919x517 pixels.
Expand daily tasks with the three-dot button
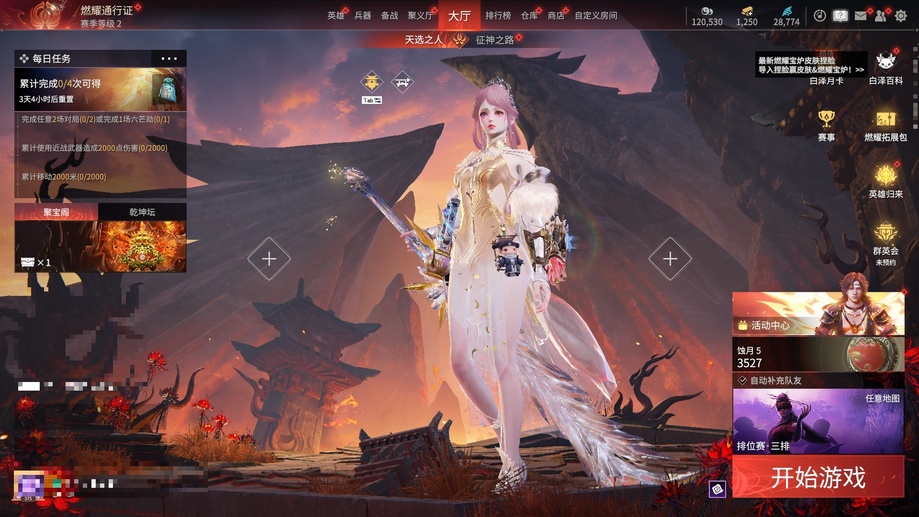pos(169,59)
